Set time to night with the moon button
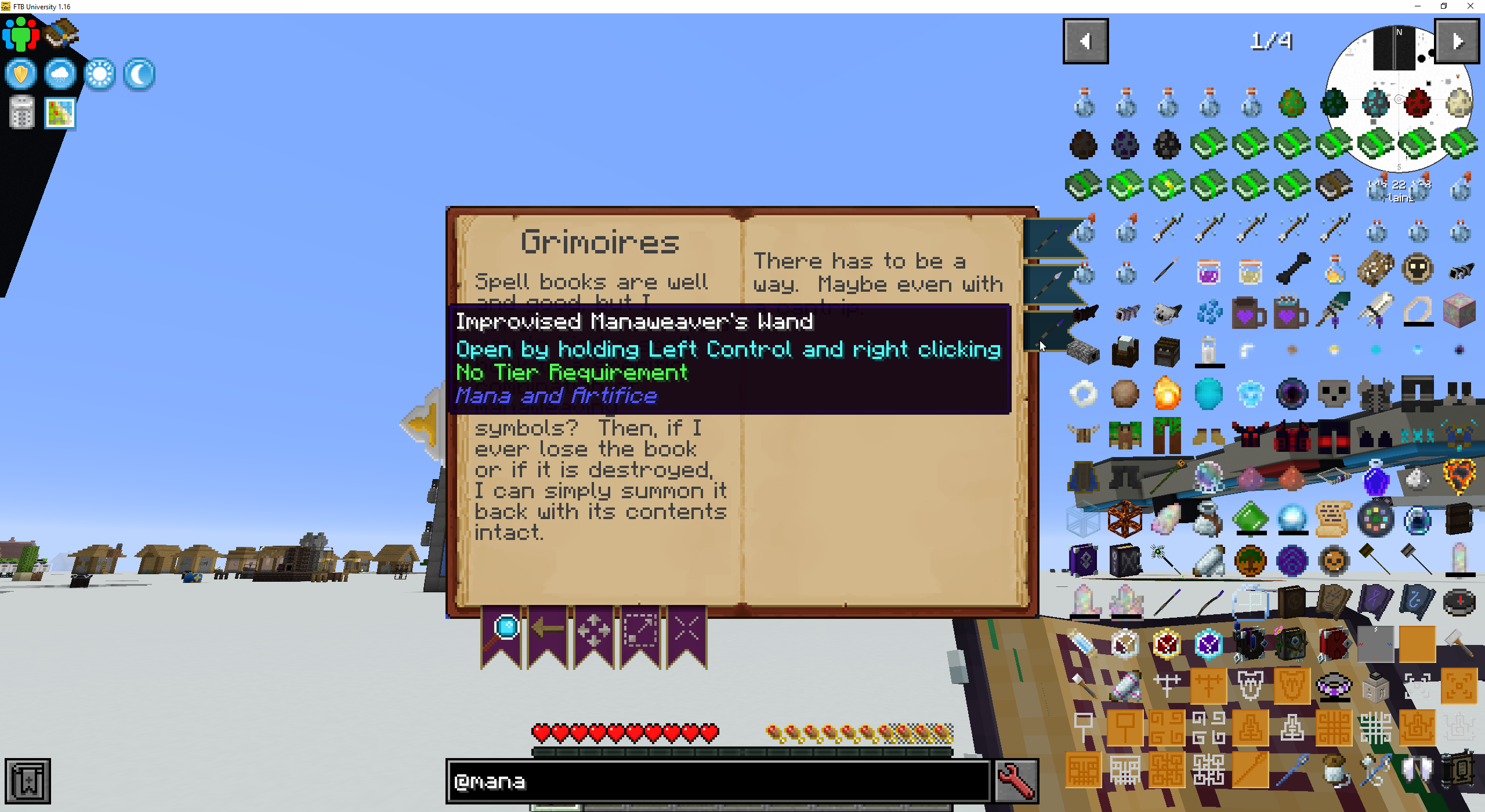The image size is (1485, 812). point(139,74)
